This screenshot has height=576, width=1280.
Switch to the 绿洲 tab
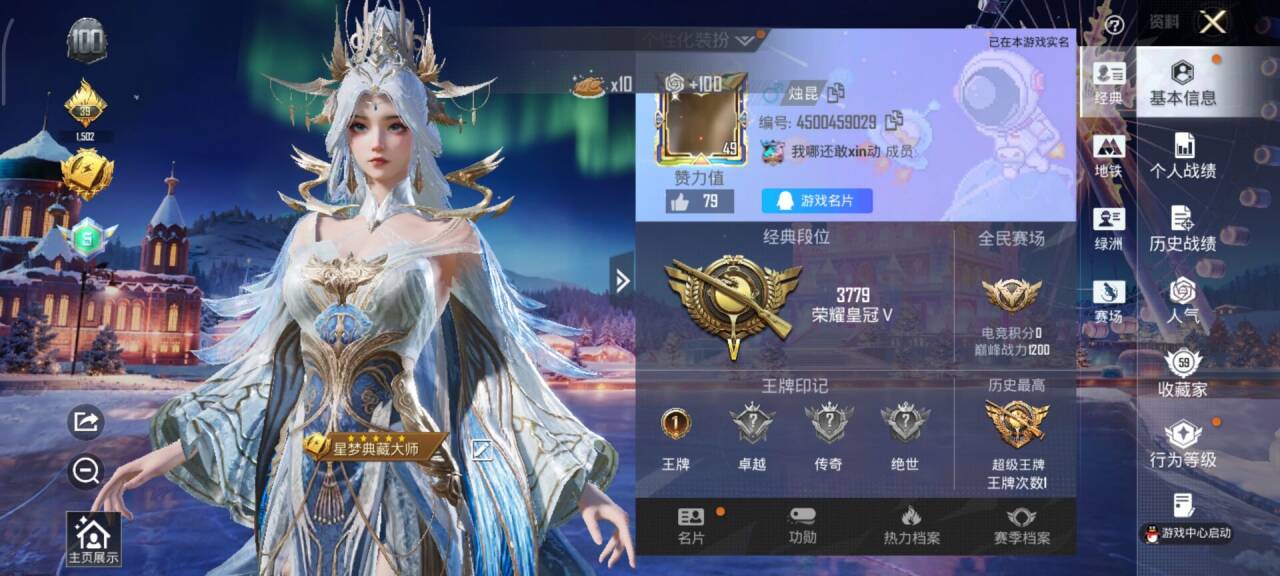[1108, 230]
